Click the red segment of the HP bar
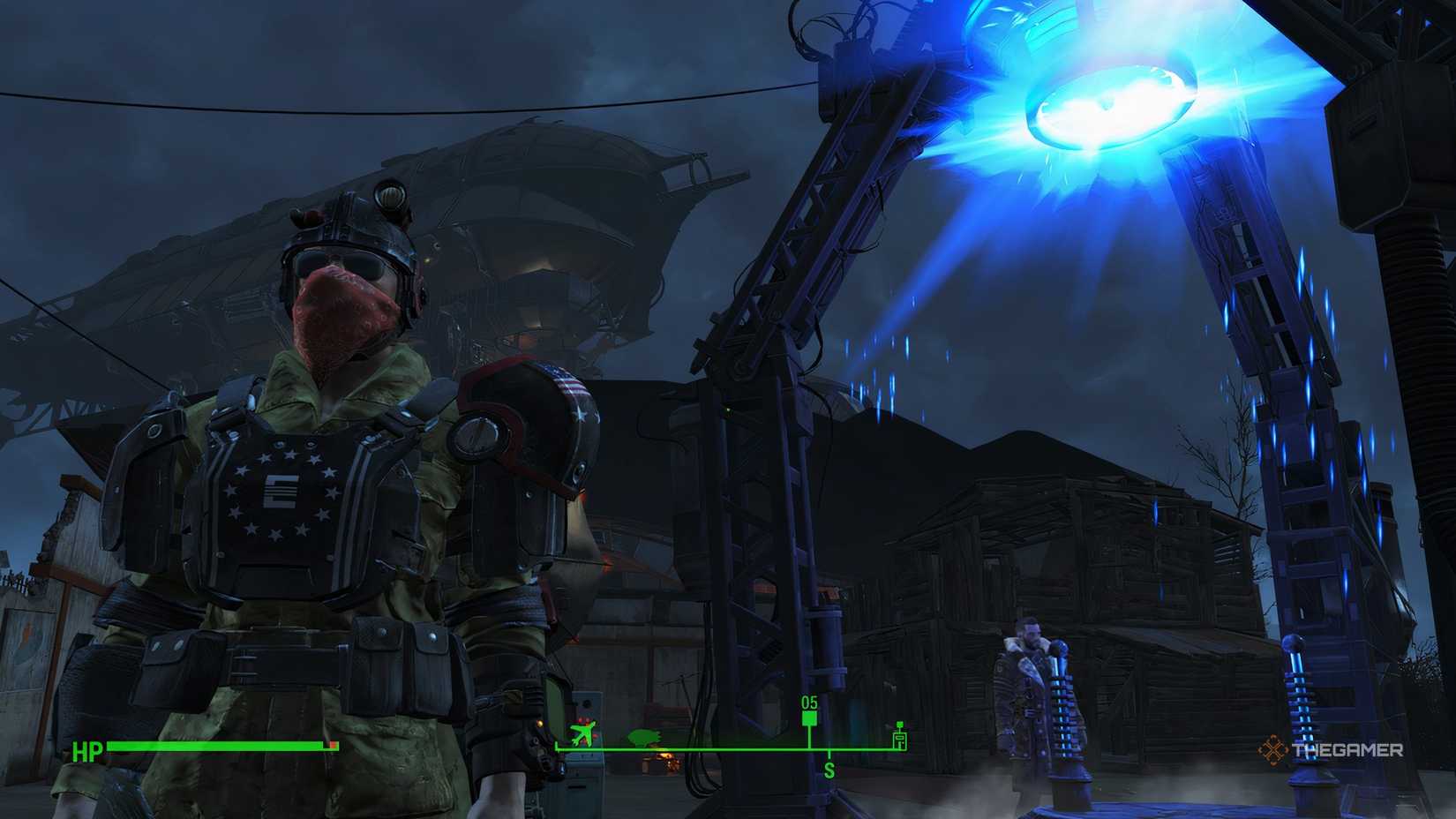The image size is (1456, 819). click(334, 746)
